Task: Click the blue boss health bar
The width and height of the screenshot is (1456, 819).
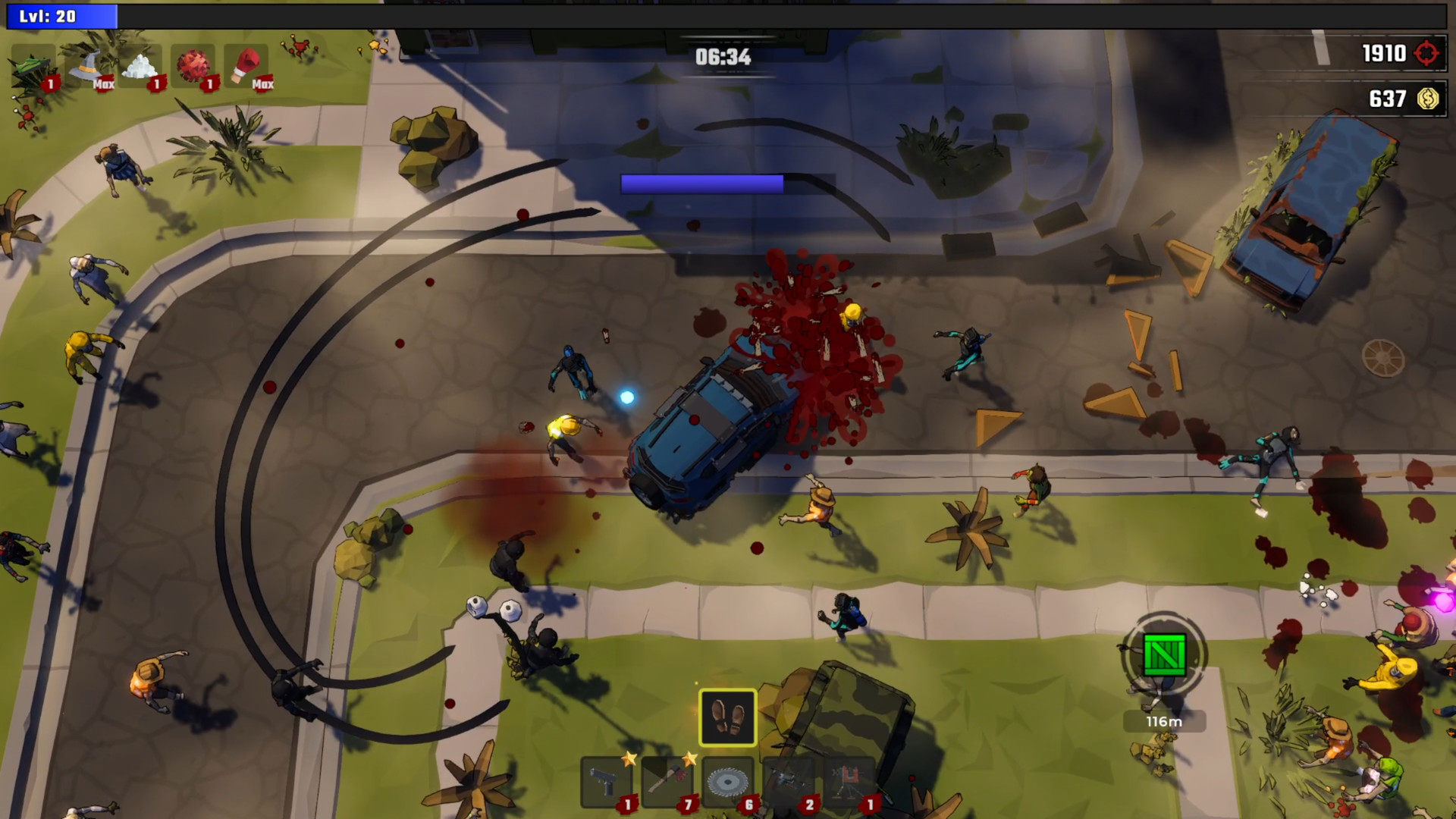Action: click(x=702, y=183)
